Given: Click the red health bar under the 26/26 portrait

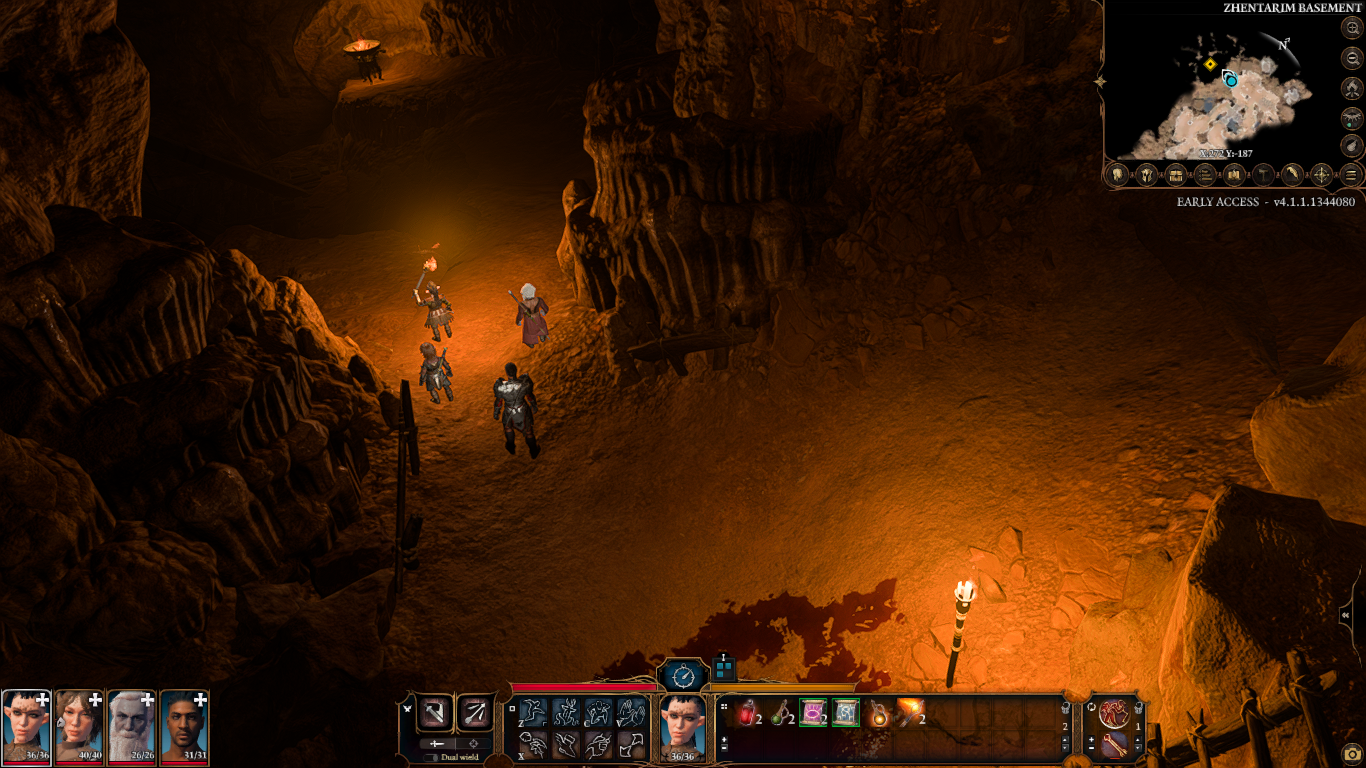Looking at the screenshot, I should point(132,763).
